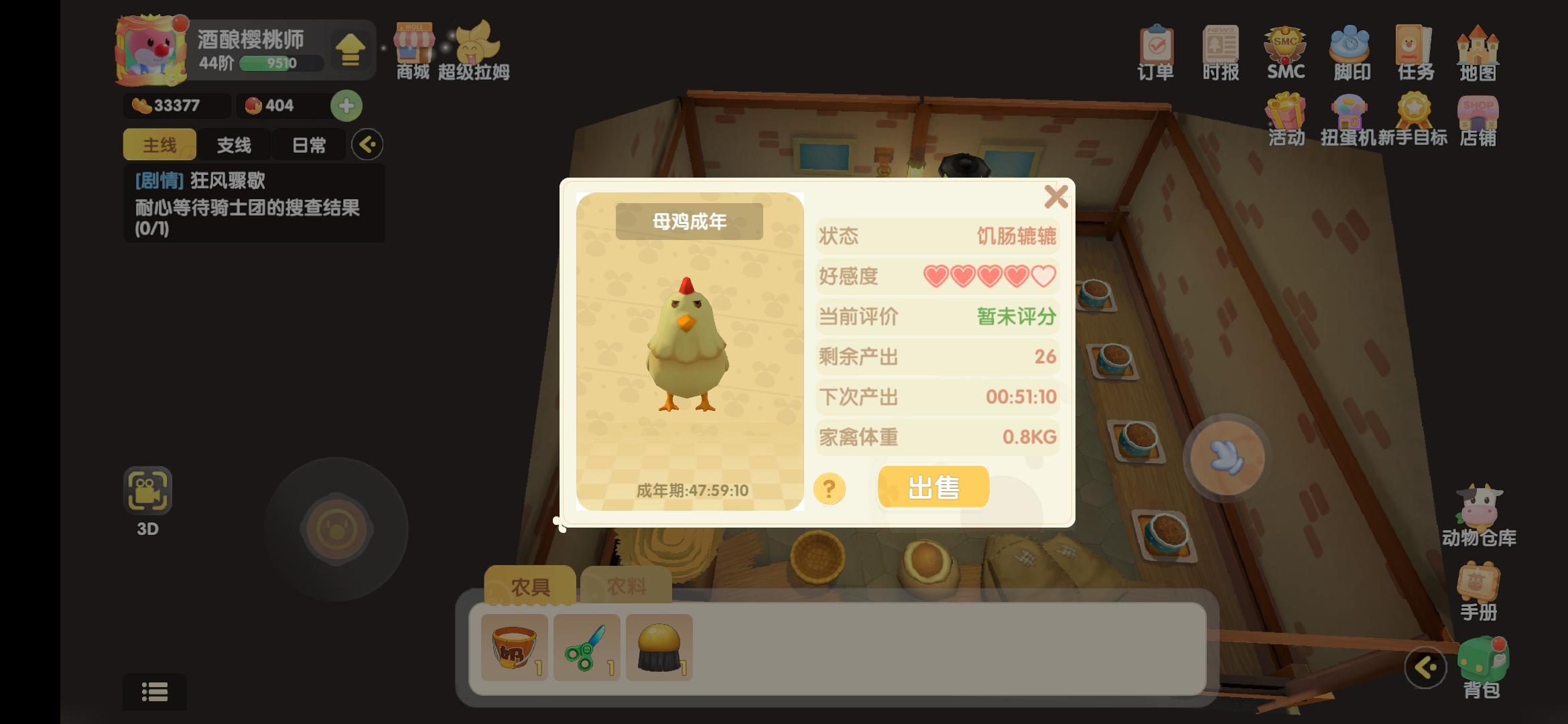Collapse the quest panel with left chevron
Screen dimensions: 1568x724
[x=367, y=144]
